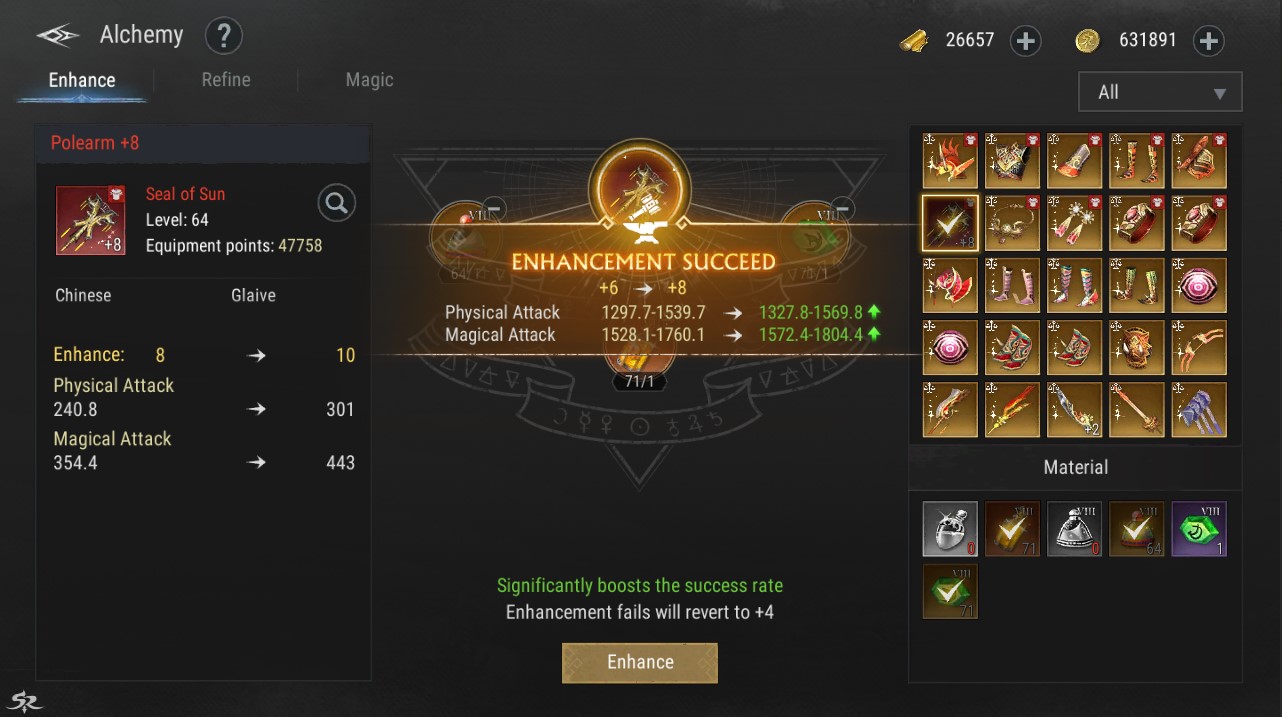This screenshot has width=1282, height=717.
Task: Pick the blue claw weapon slot
Action: pos(1198,410)
